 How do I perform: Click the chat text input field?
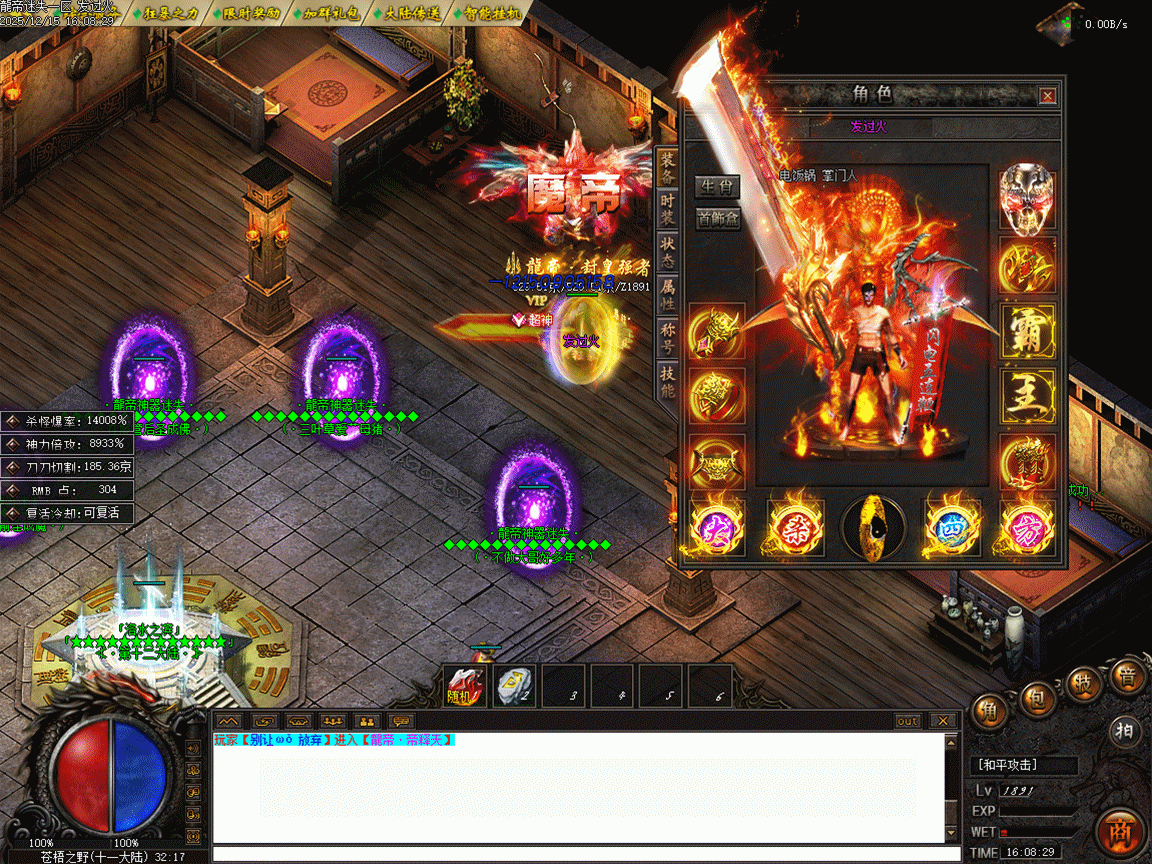tap(580, 855)
